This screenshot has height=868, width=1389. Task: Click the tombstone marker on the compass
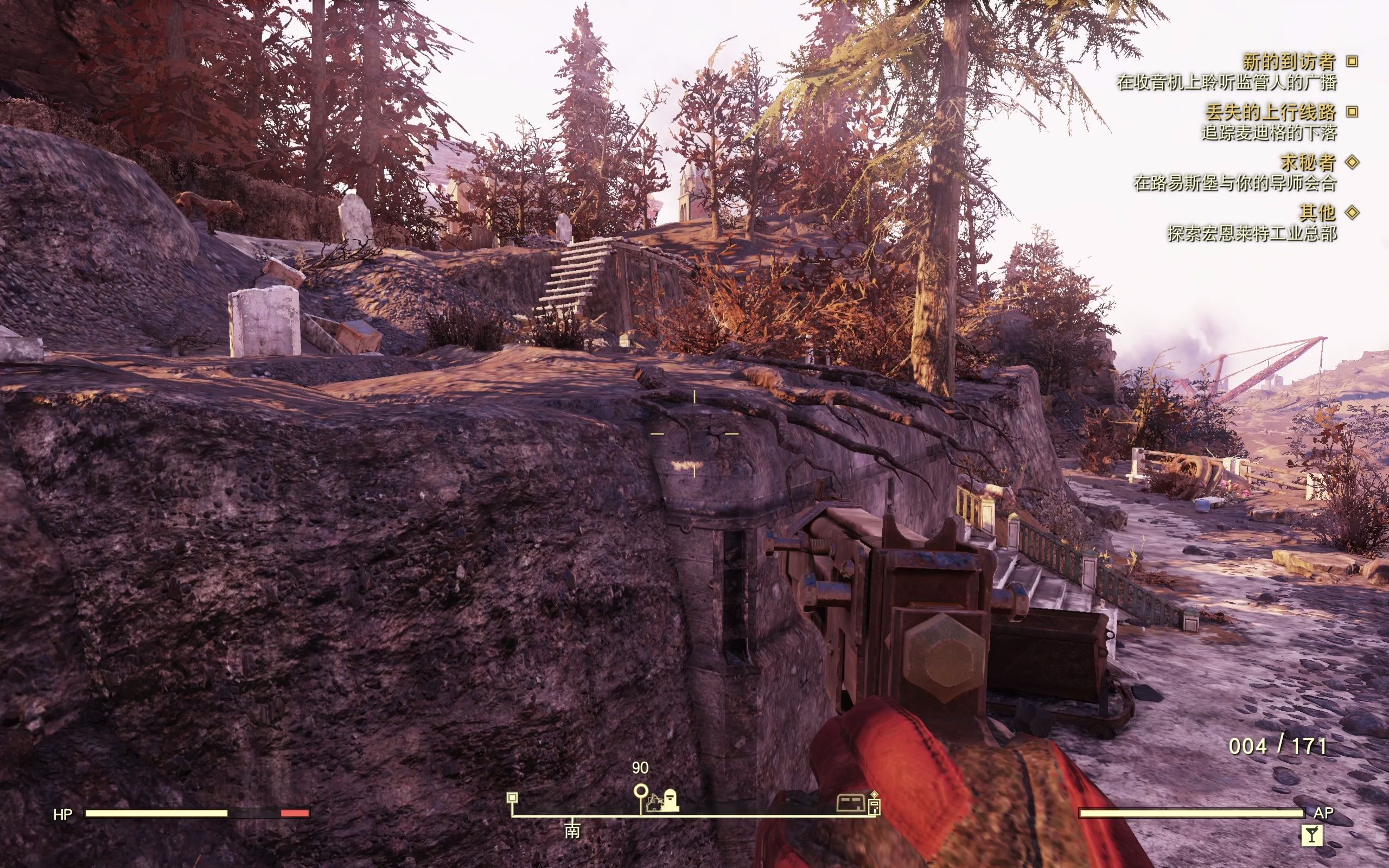click(670, 800)
